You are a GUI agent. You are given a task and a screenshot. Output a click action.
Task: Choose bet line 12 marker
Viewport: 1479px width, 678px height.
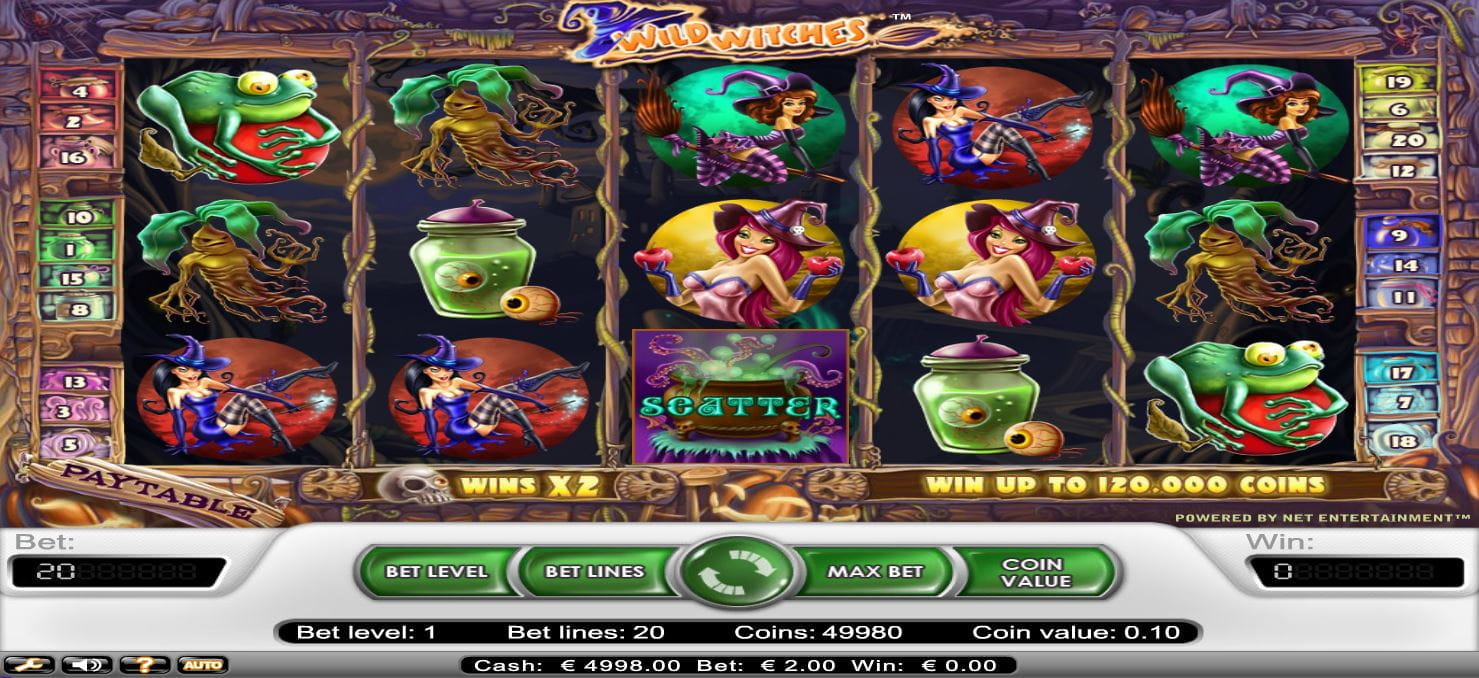click(x=1399, y=171)
